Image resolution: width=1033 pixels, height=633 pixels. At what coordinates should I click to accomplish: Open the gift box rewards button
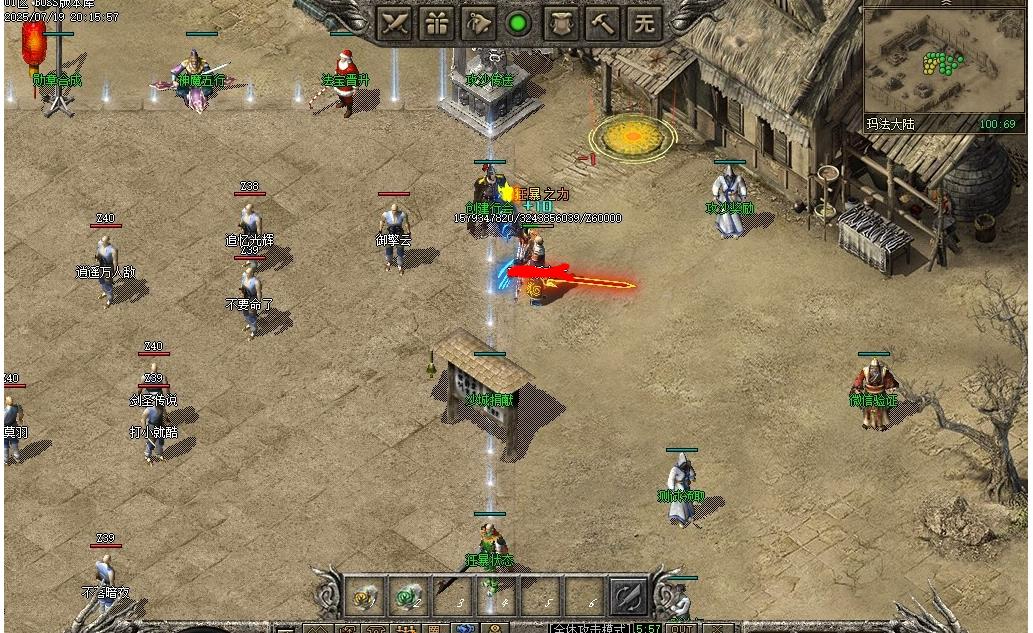coord(437,24)
